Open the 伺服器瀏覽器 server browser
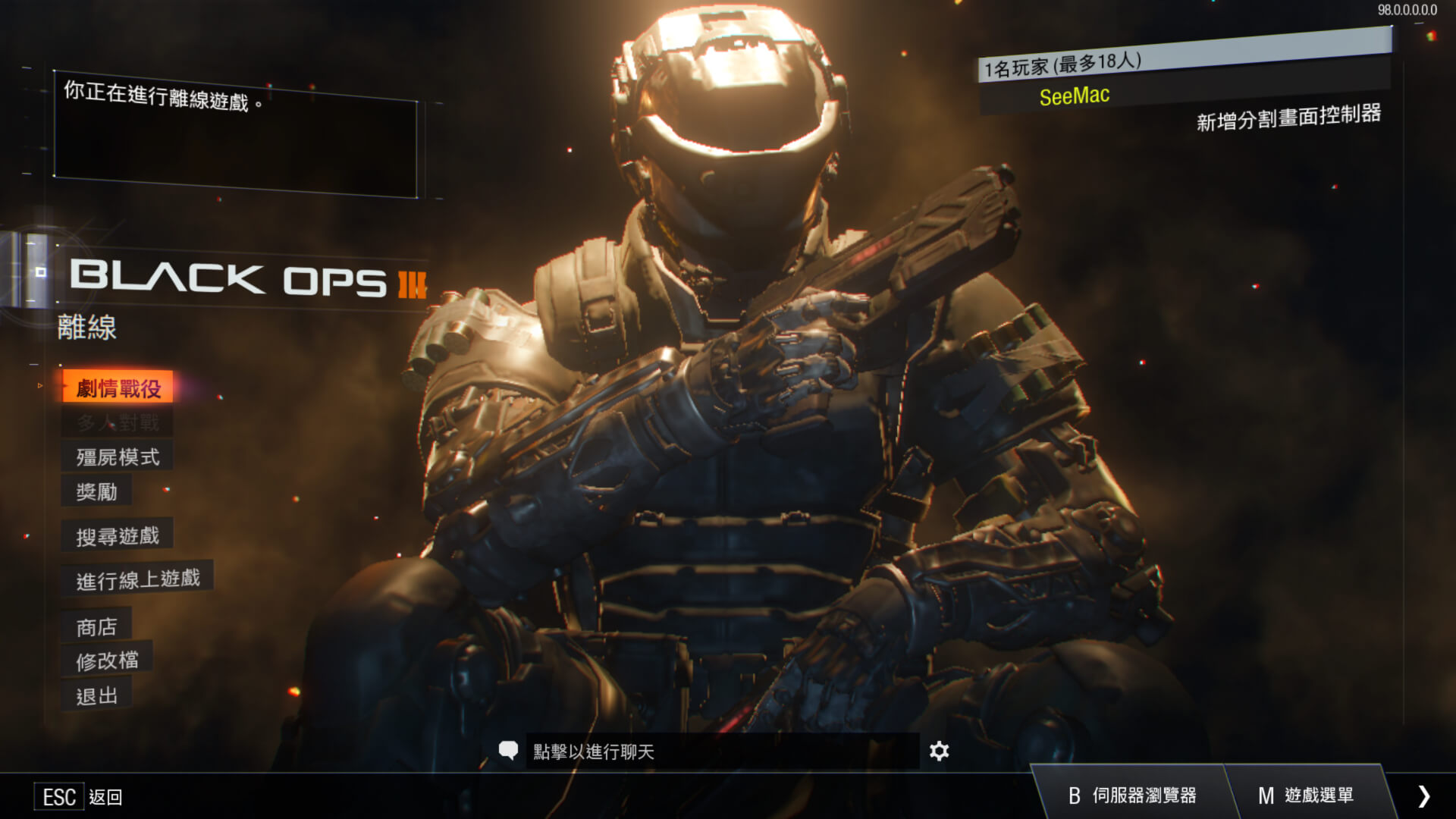1456x819 pixels. click(1132, 795)
